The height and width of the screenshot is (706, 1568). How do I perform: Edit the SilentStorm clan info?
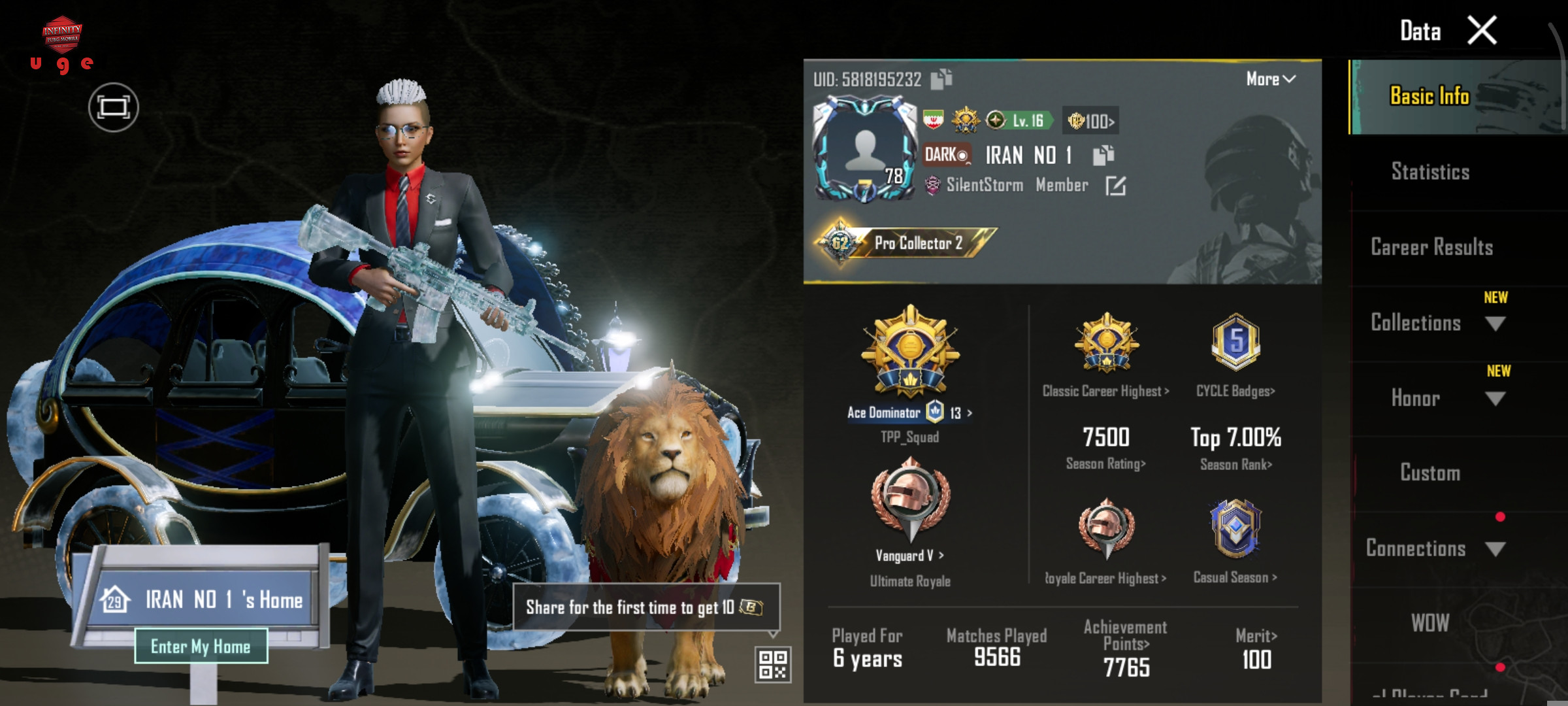click(1115, 186)
